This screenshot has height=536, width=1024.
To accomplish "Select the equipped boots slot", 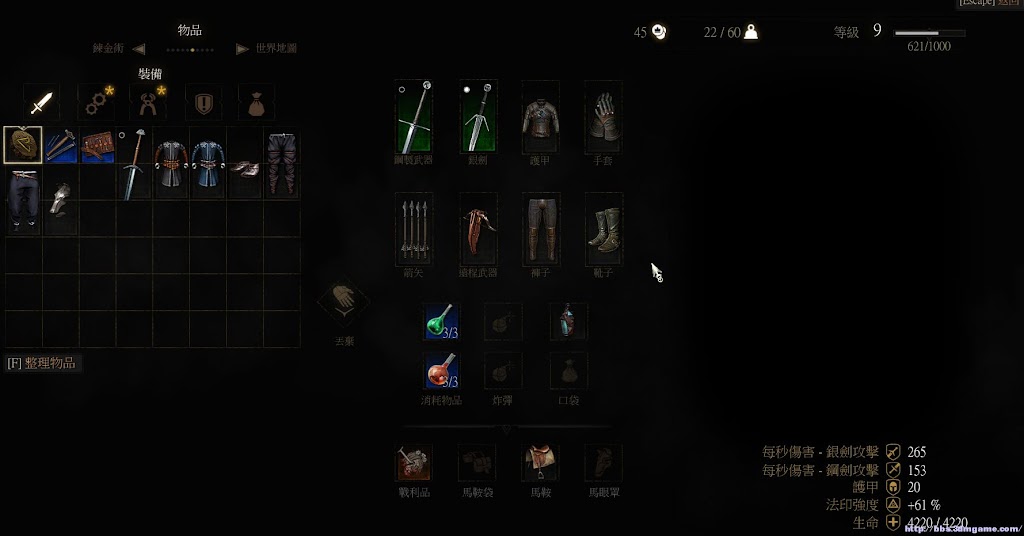I will pos(604,229).
